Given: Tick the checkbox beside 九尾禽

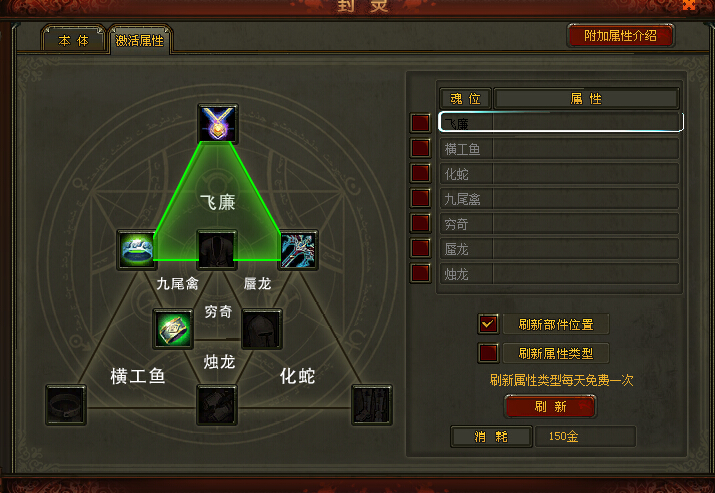Looking at the screenshot, I should coord(421,199).
